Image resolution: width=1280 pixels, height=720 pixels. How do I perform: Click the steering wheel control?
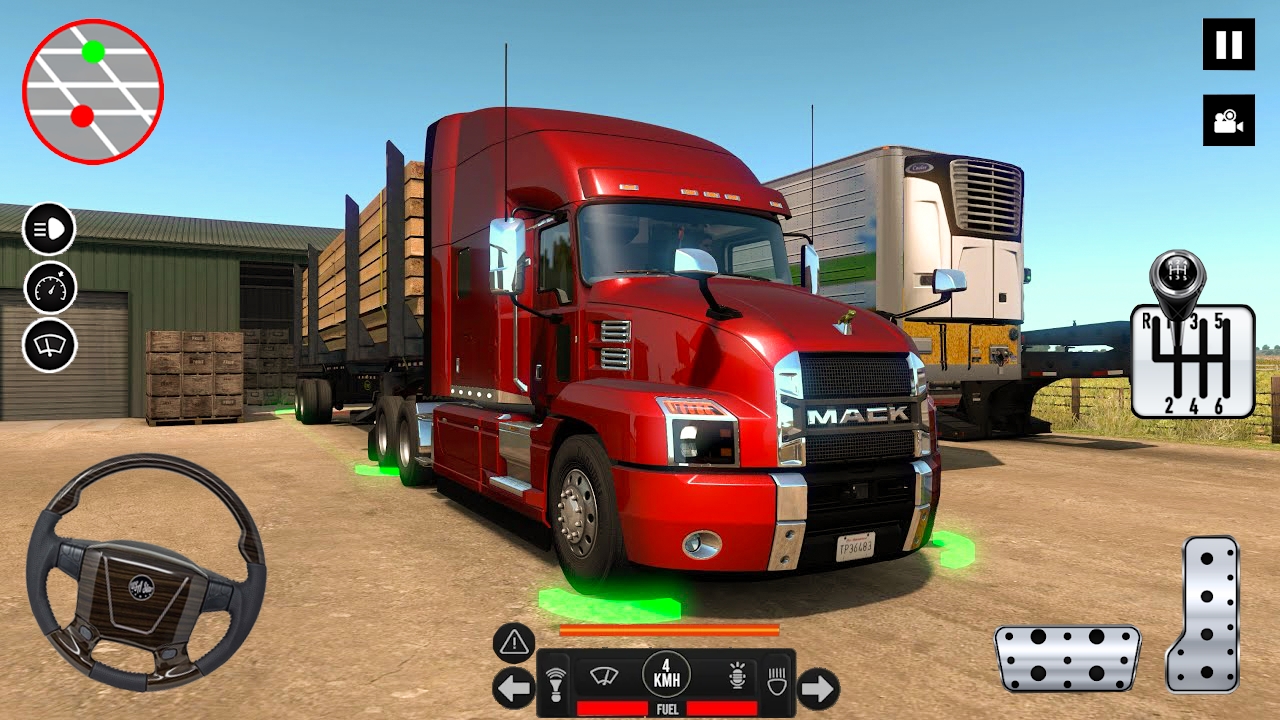145,572
